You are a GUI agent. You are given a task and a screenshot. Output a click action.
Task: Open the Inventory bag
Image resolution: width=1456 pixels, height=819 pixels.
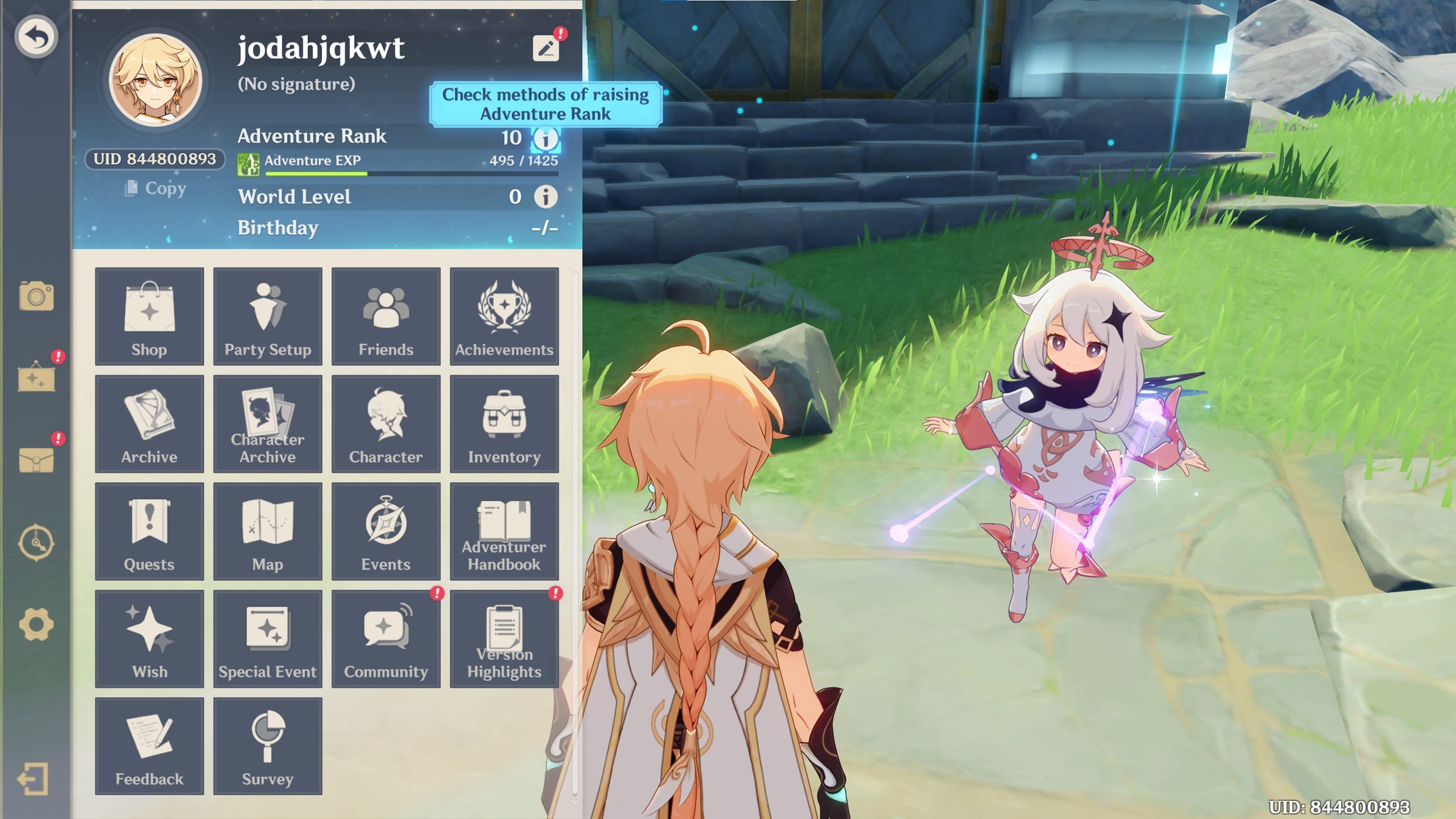[x=504, y=424]
